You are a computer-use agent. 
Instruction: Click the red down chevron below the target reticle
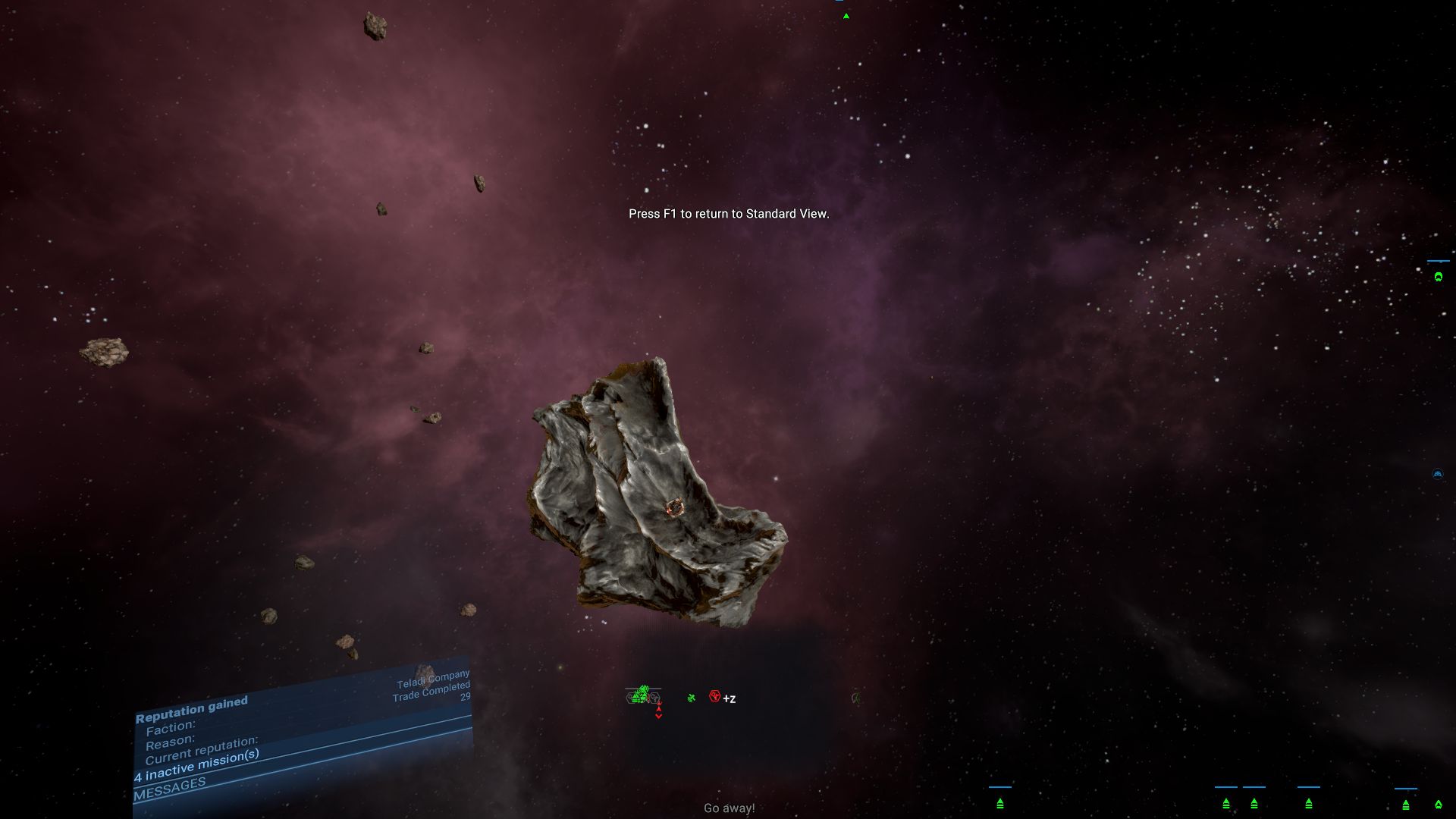tap(658, 716)
